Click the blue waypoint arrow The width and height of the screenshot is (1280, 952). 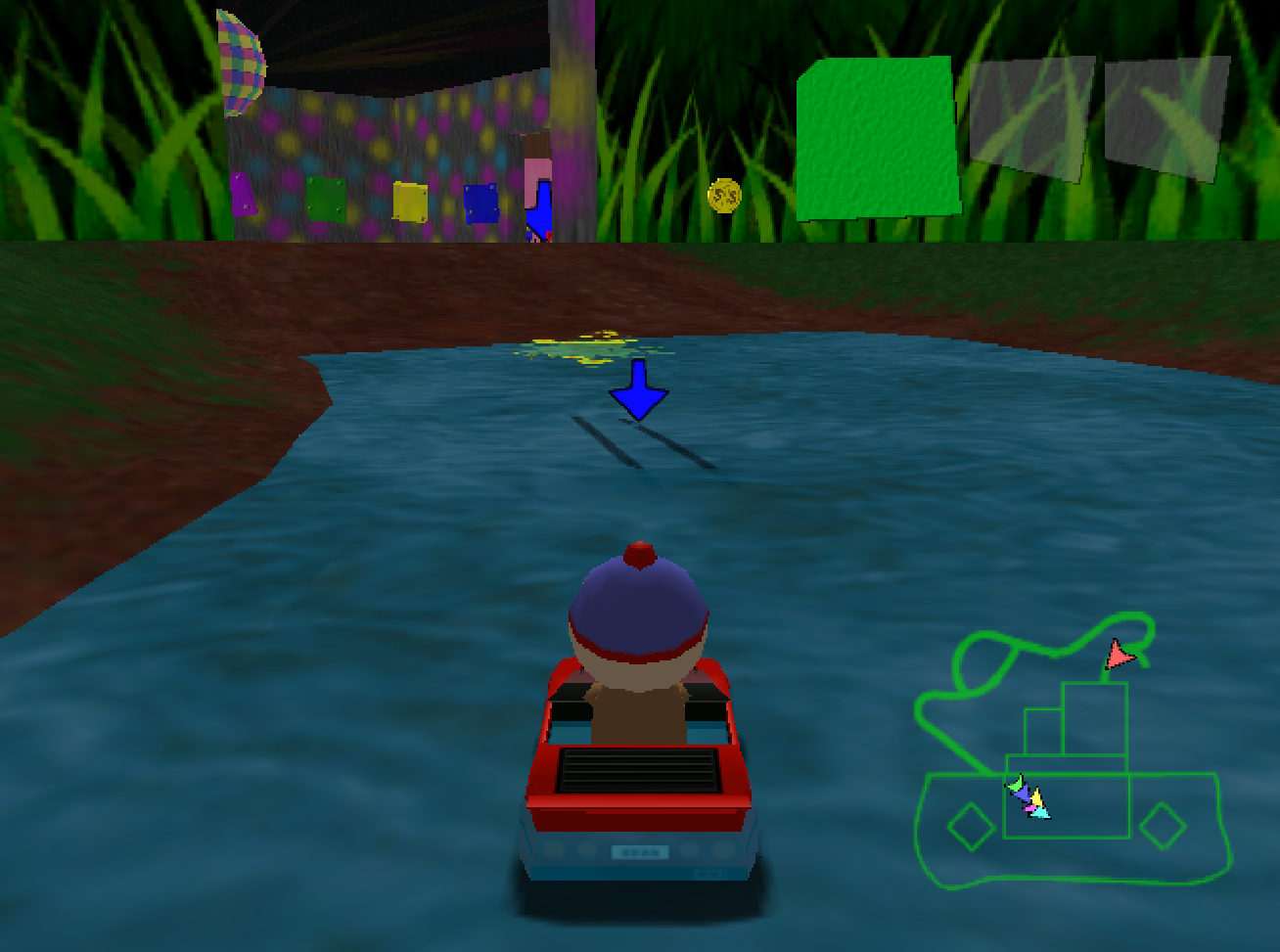641,389
